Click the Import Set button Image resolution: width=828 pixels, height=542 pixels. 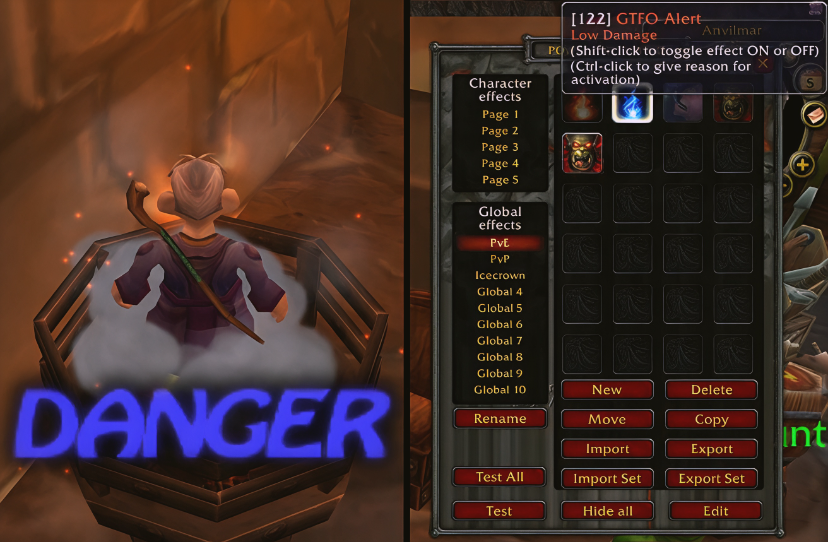click(x=607, y=479)
